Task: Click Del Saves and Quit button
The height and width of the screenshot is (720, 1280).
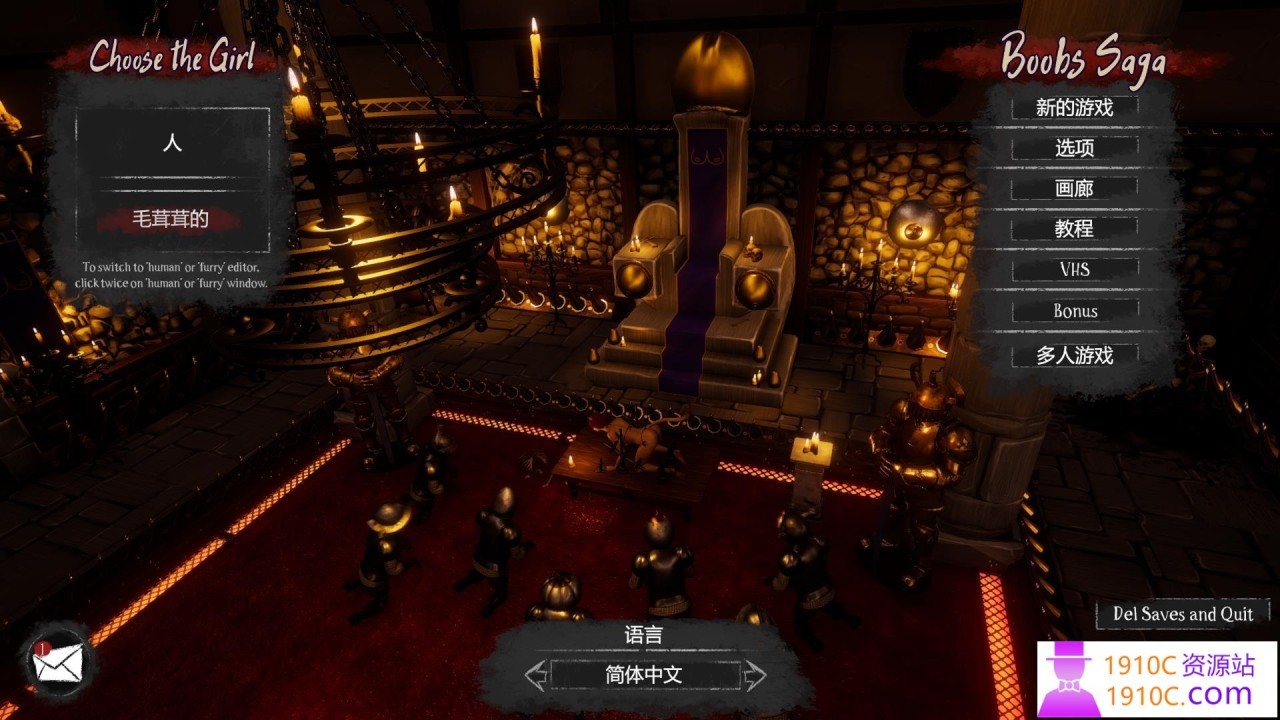Action: pos(1182,614)
